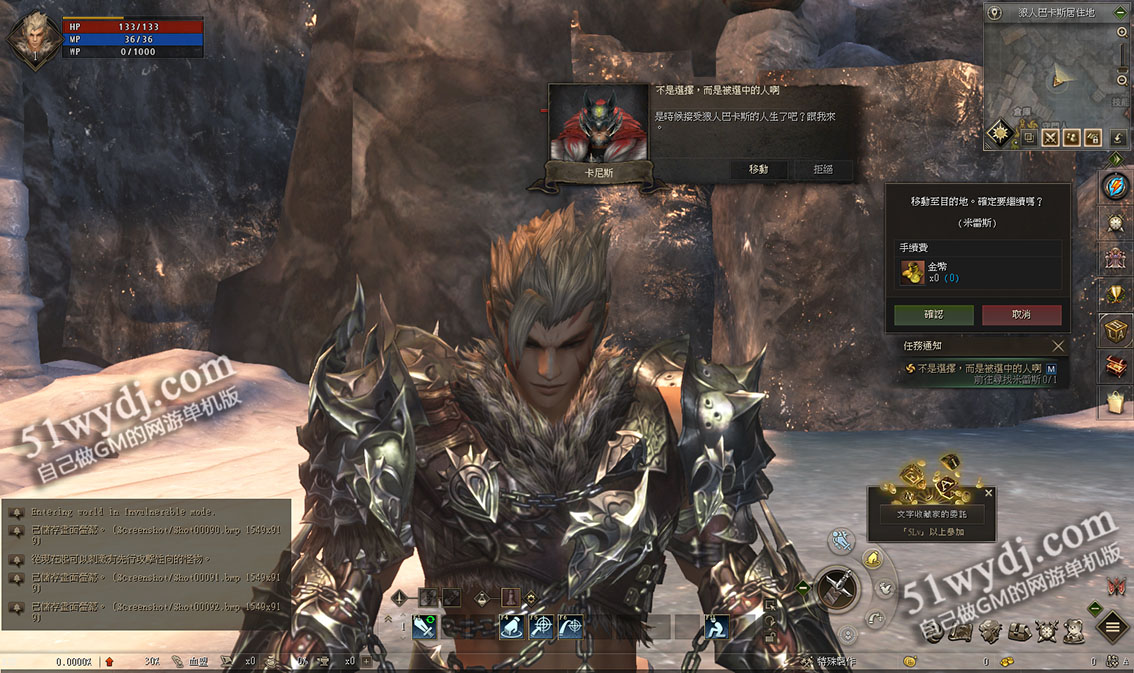Accept the move with the 移動 button
Viewport: 1134px width, 673px height.
[x=758, y=169]
